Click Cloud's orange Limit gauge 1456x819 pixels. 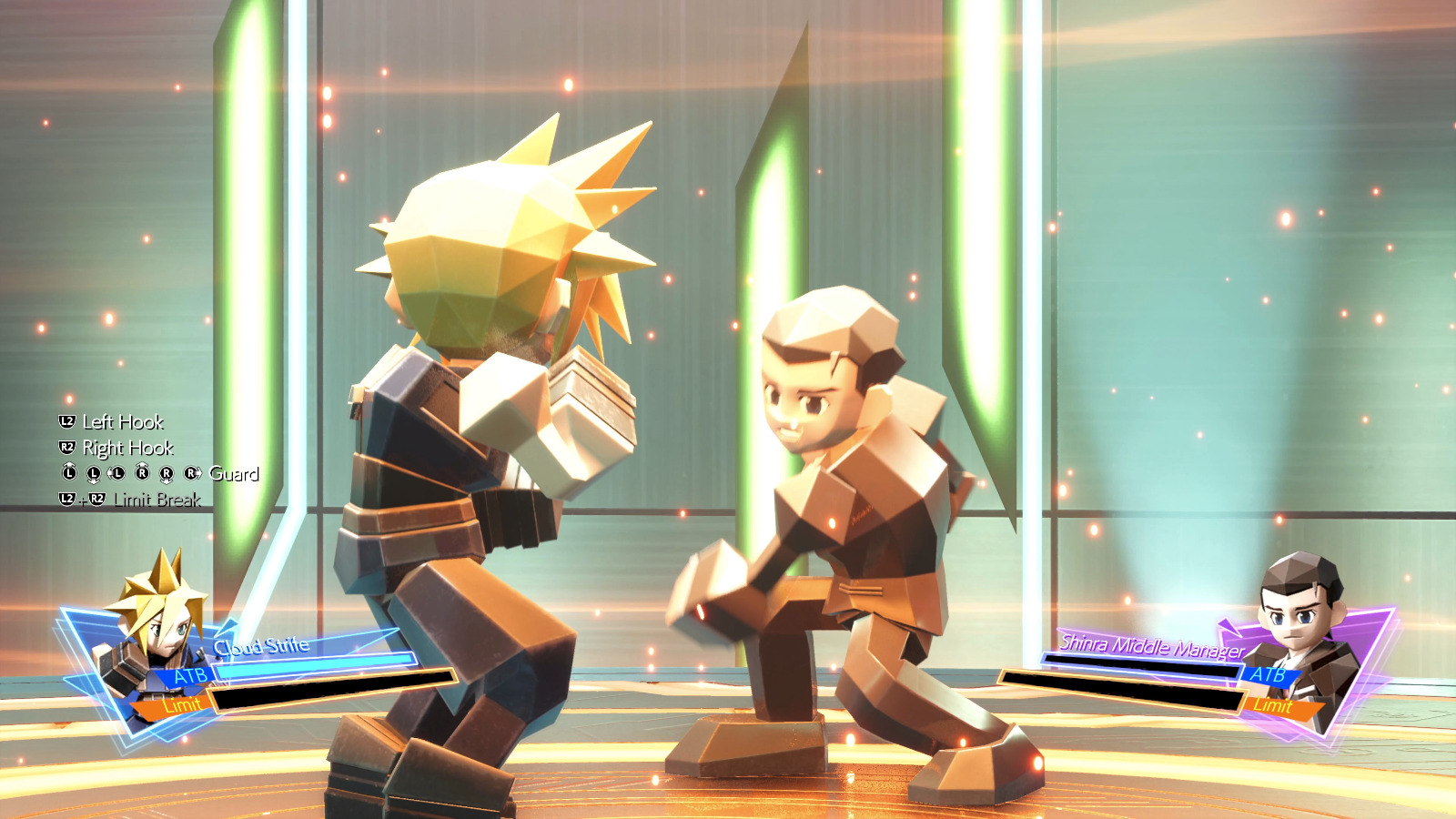(x=182, y=703)
